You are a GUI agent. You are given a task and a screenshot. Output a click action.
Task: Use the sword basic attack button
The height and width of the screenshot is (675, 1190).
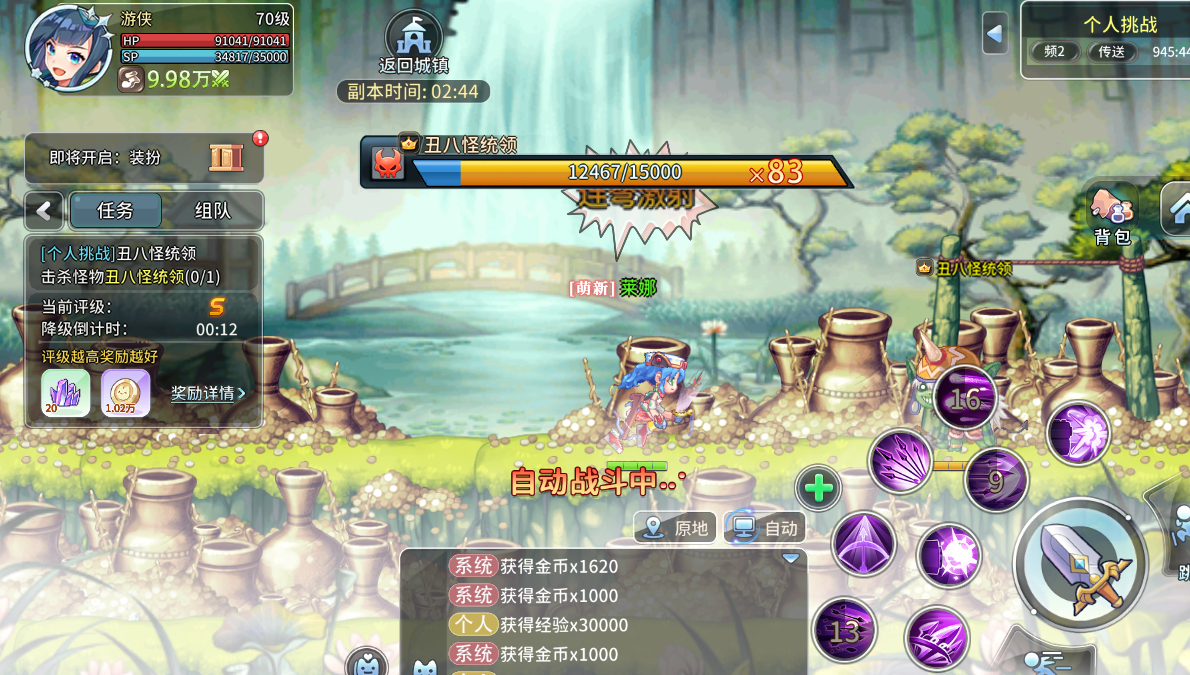click(x=1080, y=564)
